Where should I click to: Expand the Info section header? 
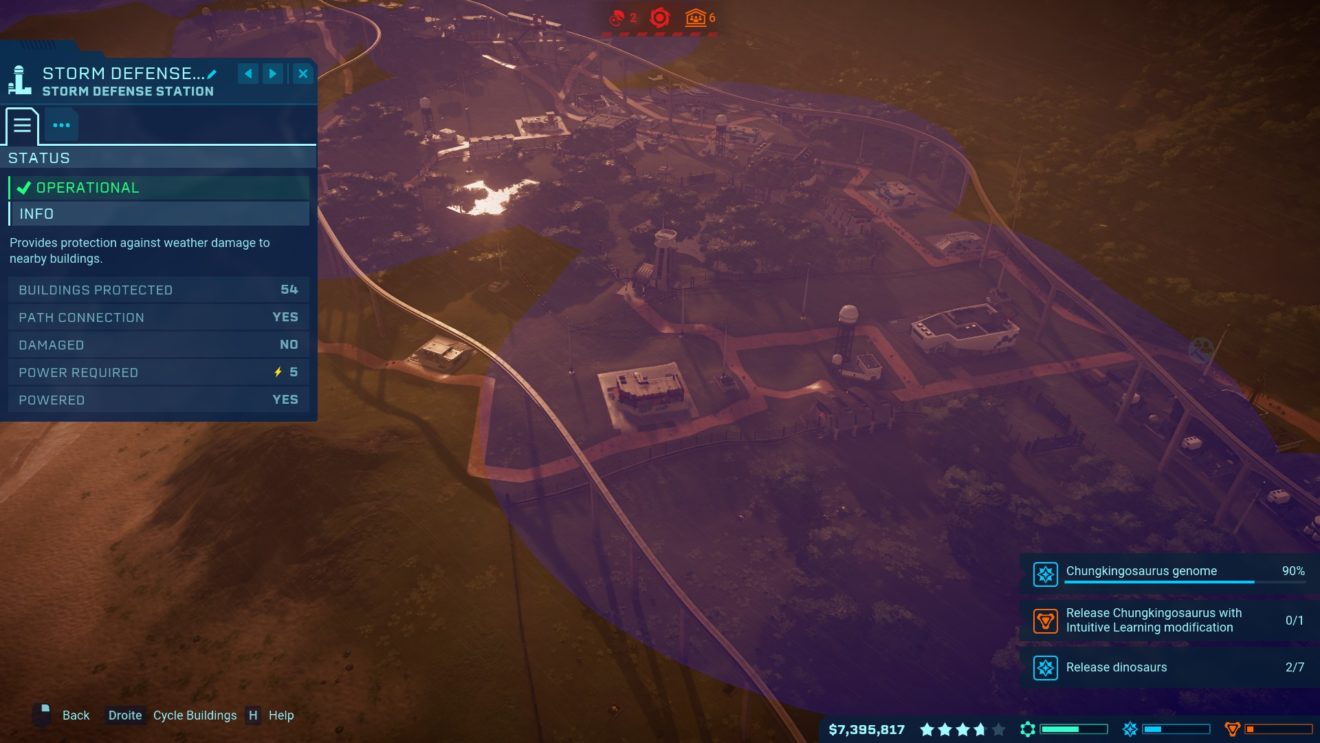click(x=160, y=214)
